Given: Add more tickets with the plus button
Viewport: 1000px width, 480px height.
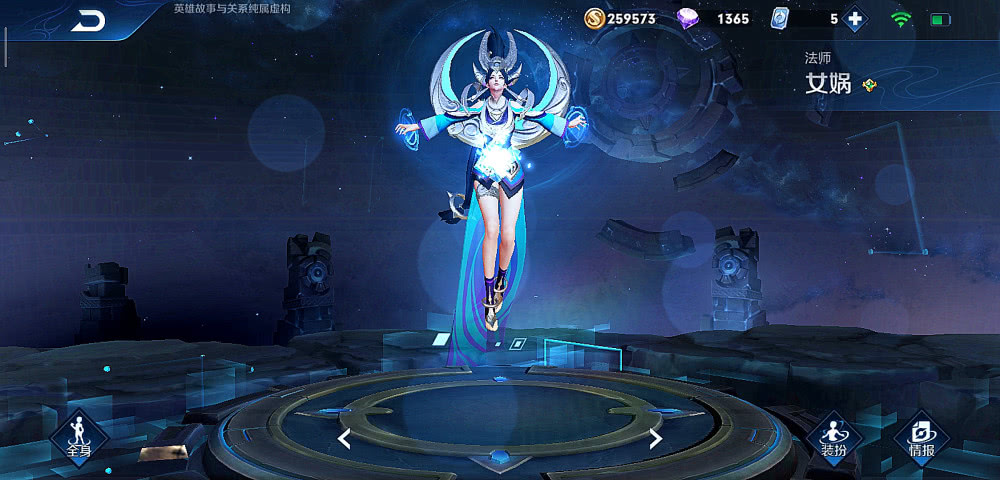Looking at the screenshot, I should pyautogui.click(x=855, y=19).
